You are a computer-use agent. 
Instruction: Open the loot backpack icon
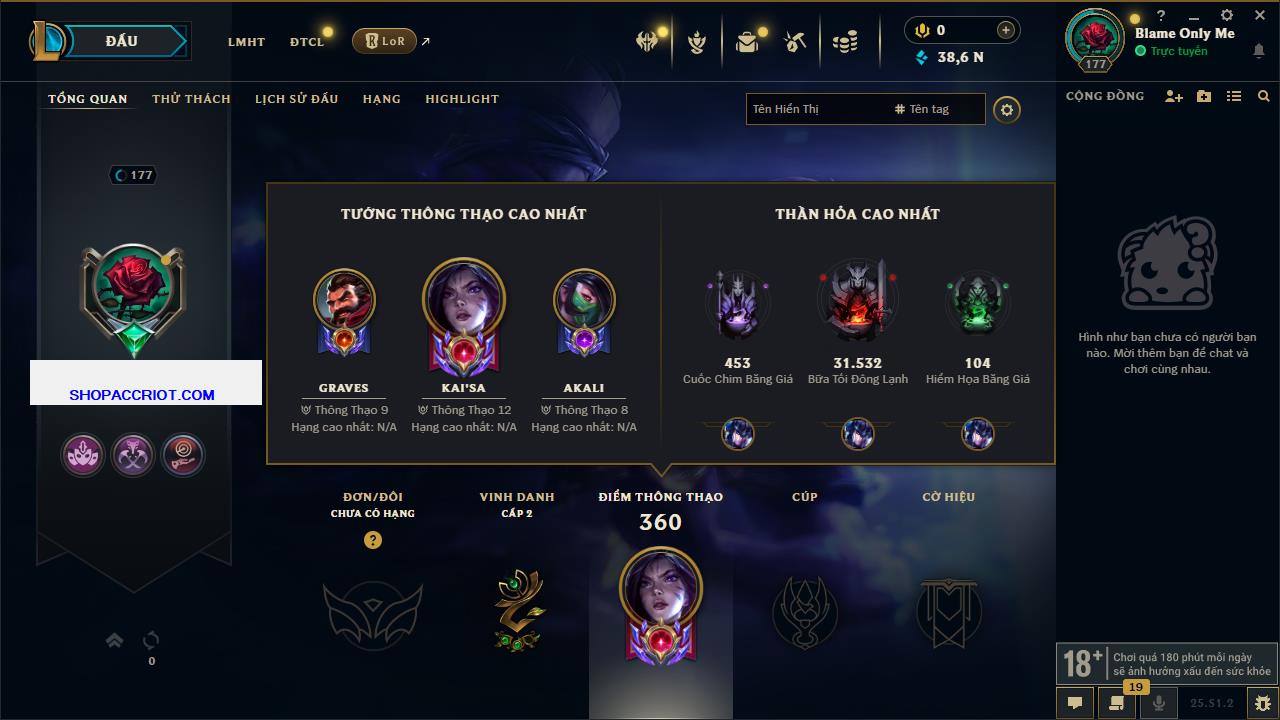[x=747, y=42]
